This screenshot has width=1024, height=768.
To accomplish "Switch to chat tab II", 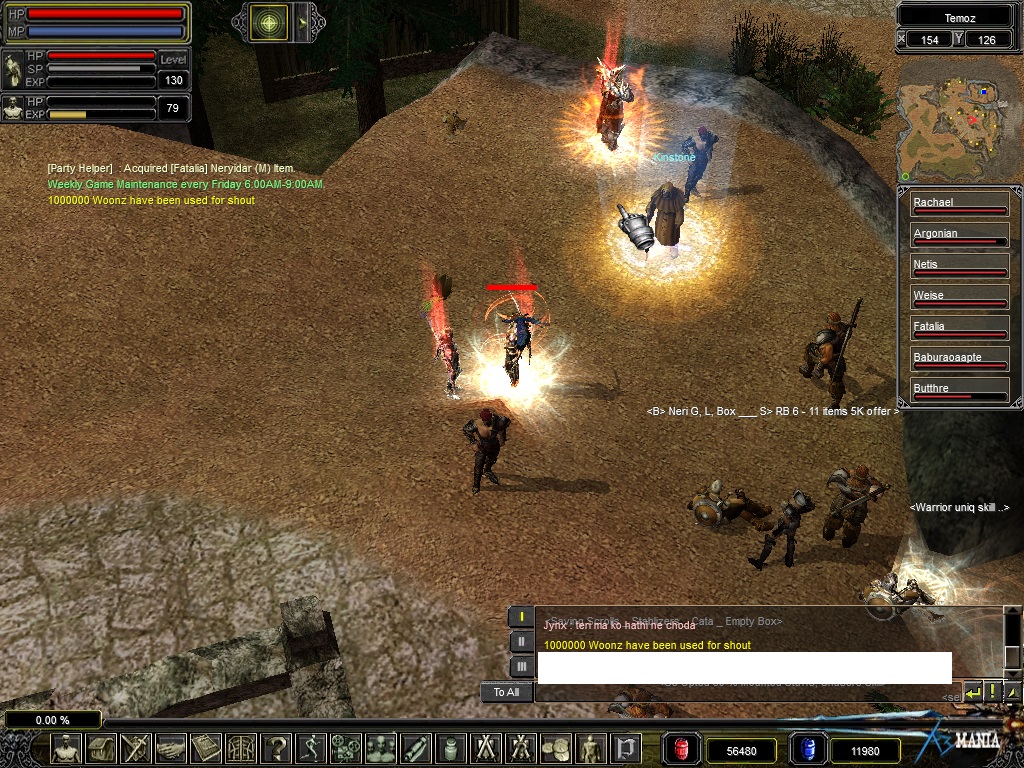I will [521, 642].
